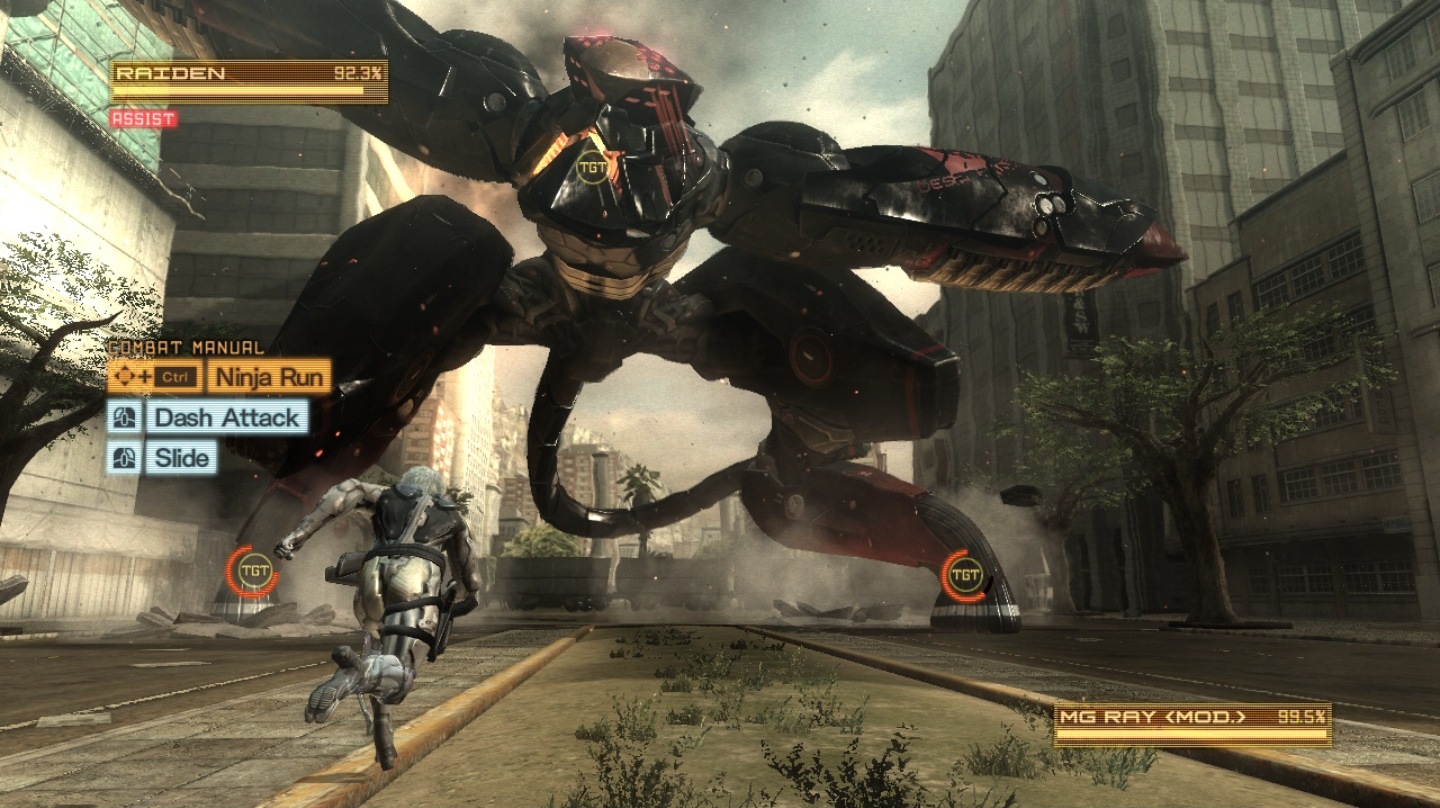Select the TGT marker on the arched foot
This screenshot has width=1440, height=808.
pos(964,574)
